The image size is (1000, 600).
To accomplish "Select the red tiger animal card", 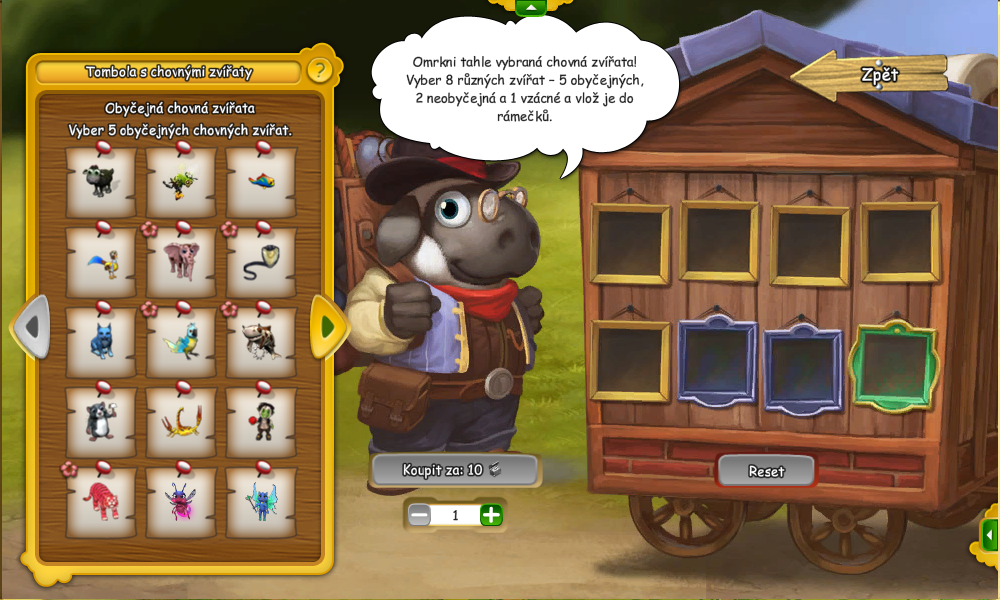I will (x=100, y=501).
